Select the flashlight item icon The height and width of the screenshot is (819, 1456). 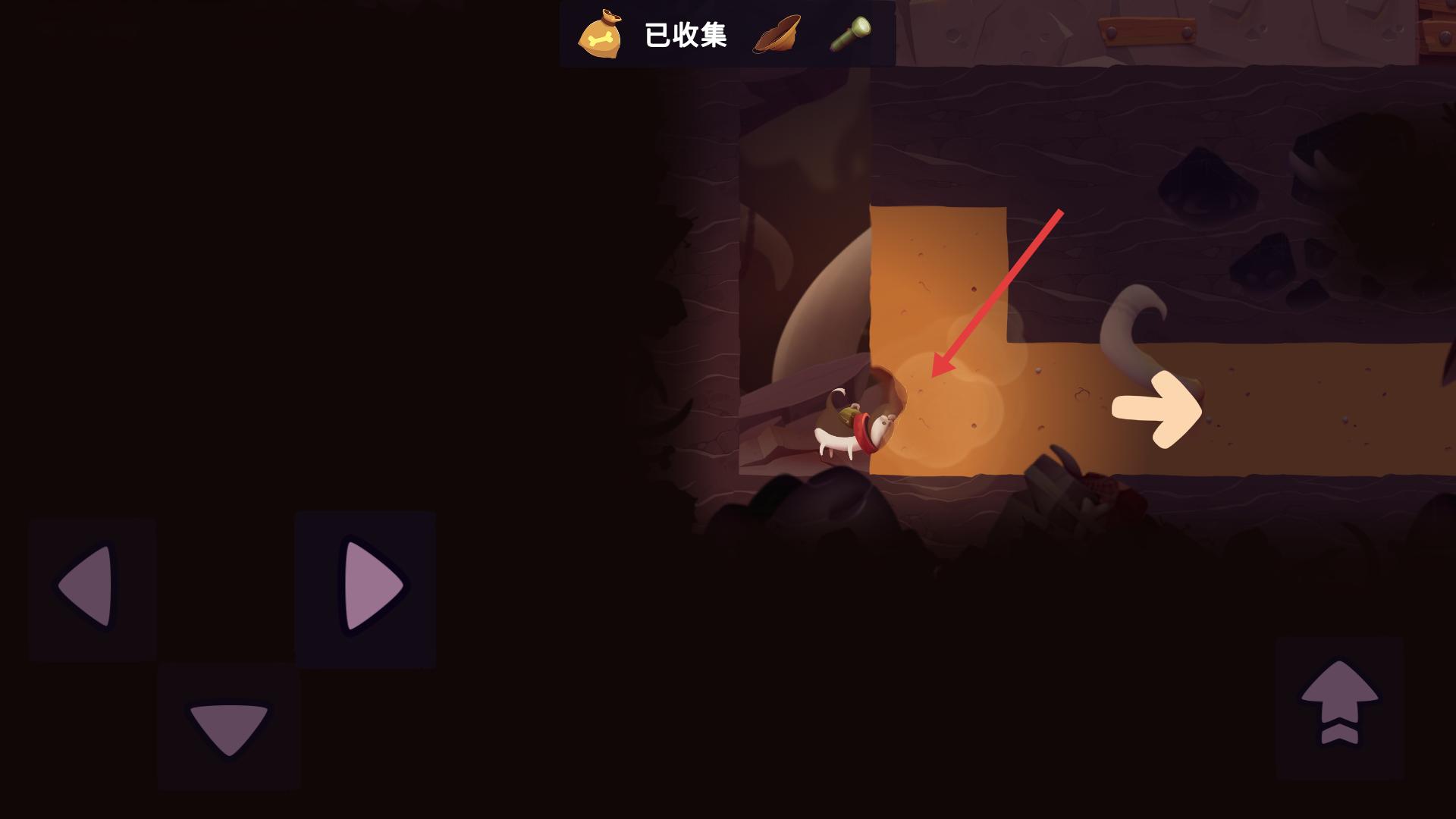pos(851,34)
